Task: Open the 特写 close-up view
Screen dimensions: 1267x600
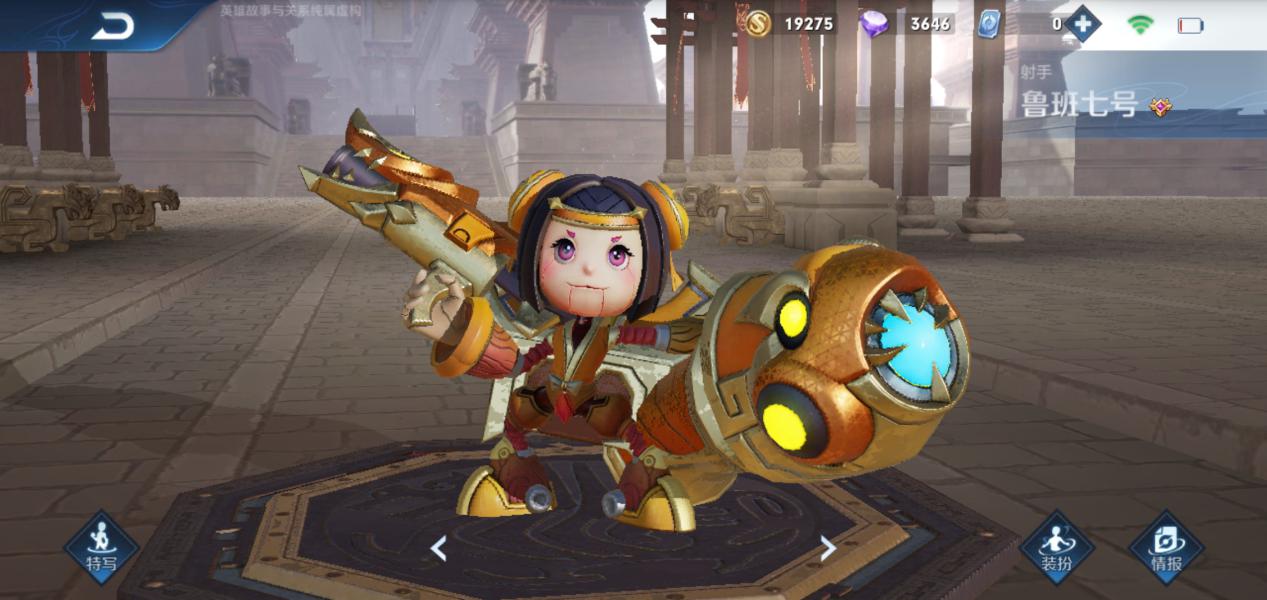Action: point(101,547)
